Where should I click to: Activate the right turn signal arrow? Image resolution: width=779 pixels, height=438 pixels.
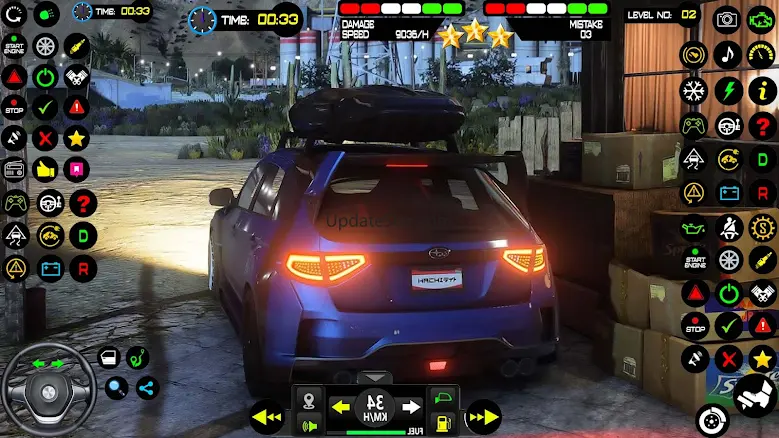[409, 407]
